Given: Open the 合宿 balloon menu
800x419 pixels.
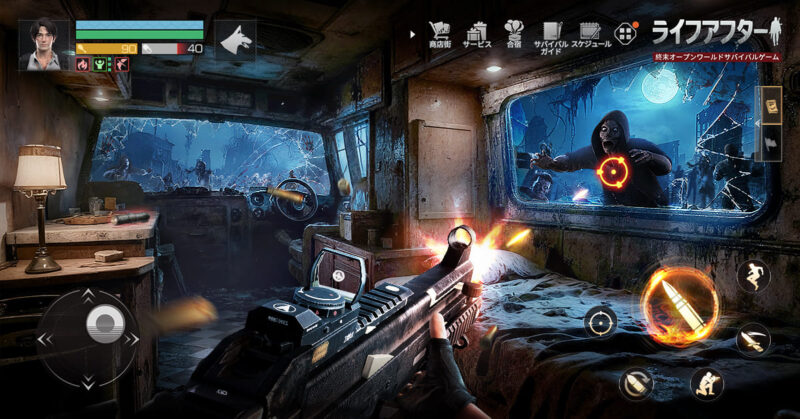Looking at the screenshot, I should click(514, 34).
